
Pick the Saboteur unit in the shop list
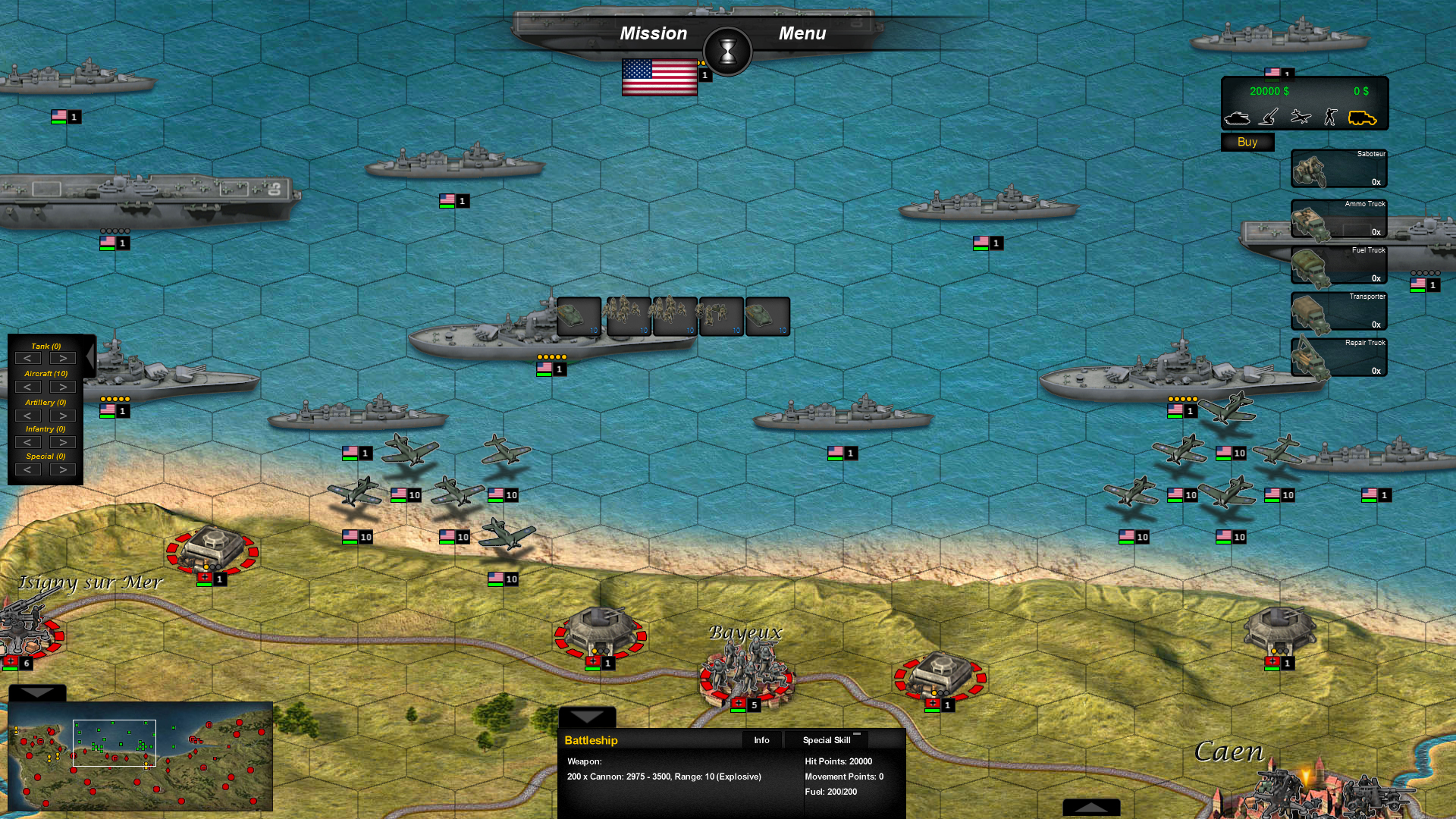click(x=1338, y=168)
